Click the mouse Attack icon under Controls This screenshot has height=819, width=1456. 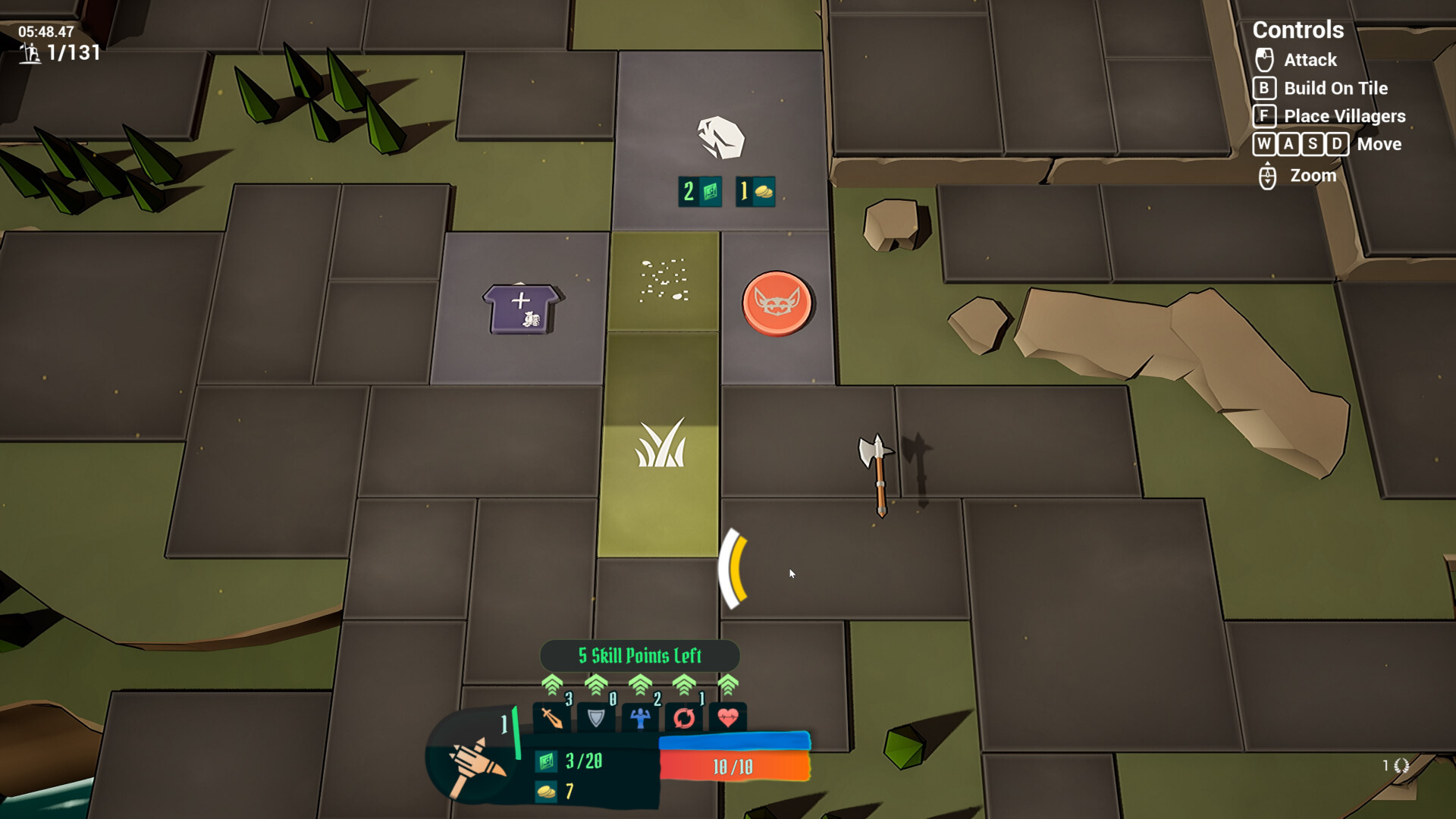[1263, 60]
